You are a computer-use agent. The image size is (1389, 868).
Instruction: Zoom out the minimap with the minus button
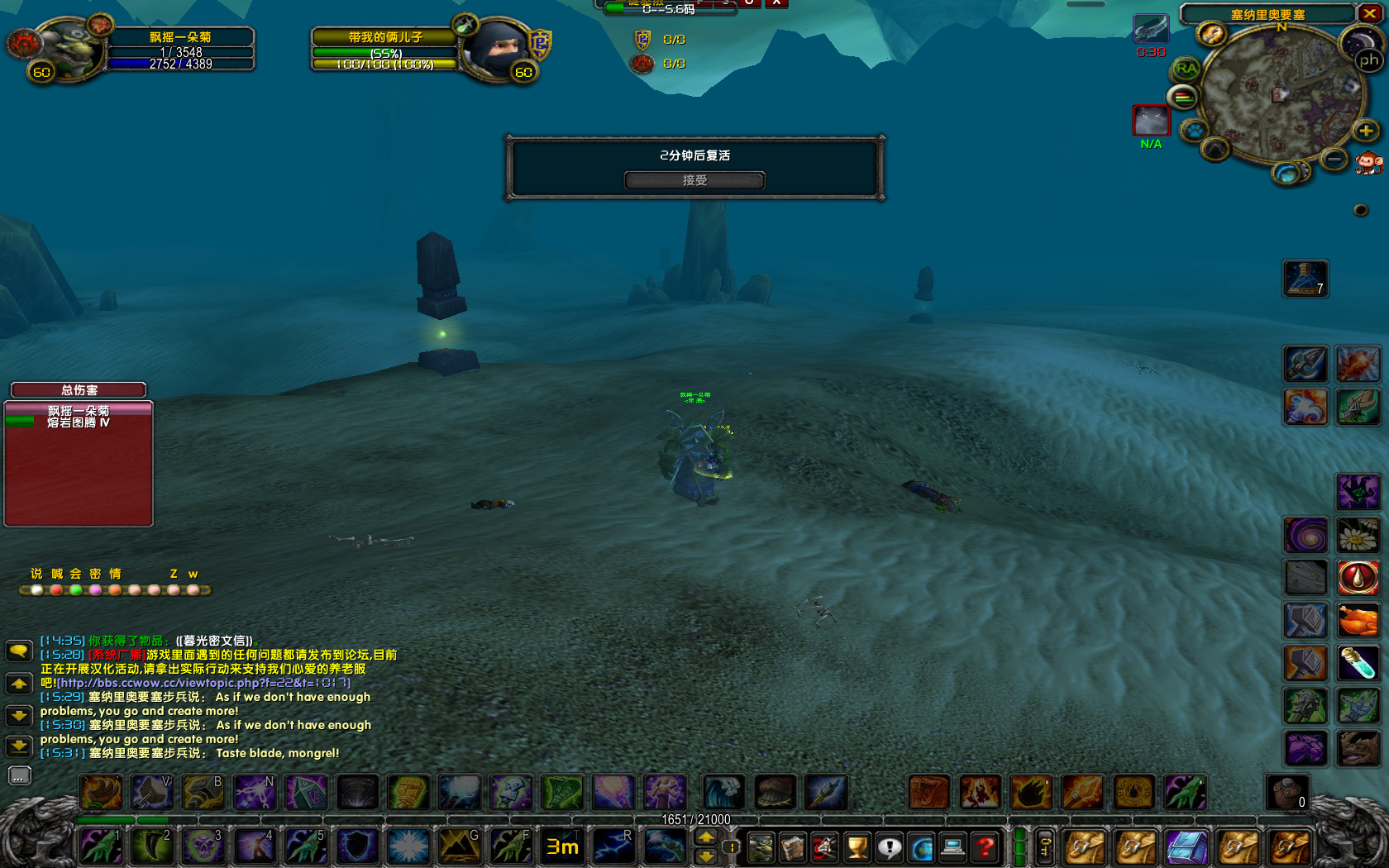(1333, 159)
